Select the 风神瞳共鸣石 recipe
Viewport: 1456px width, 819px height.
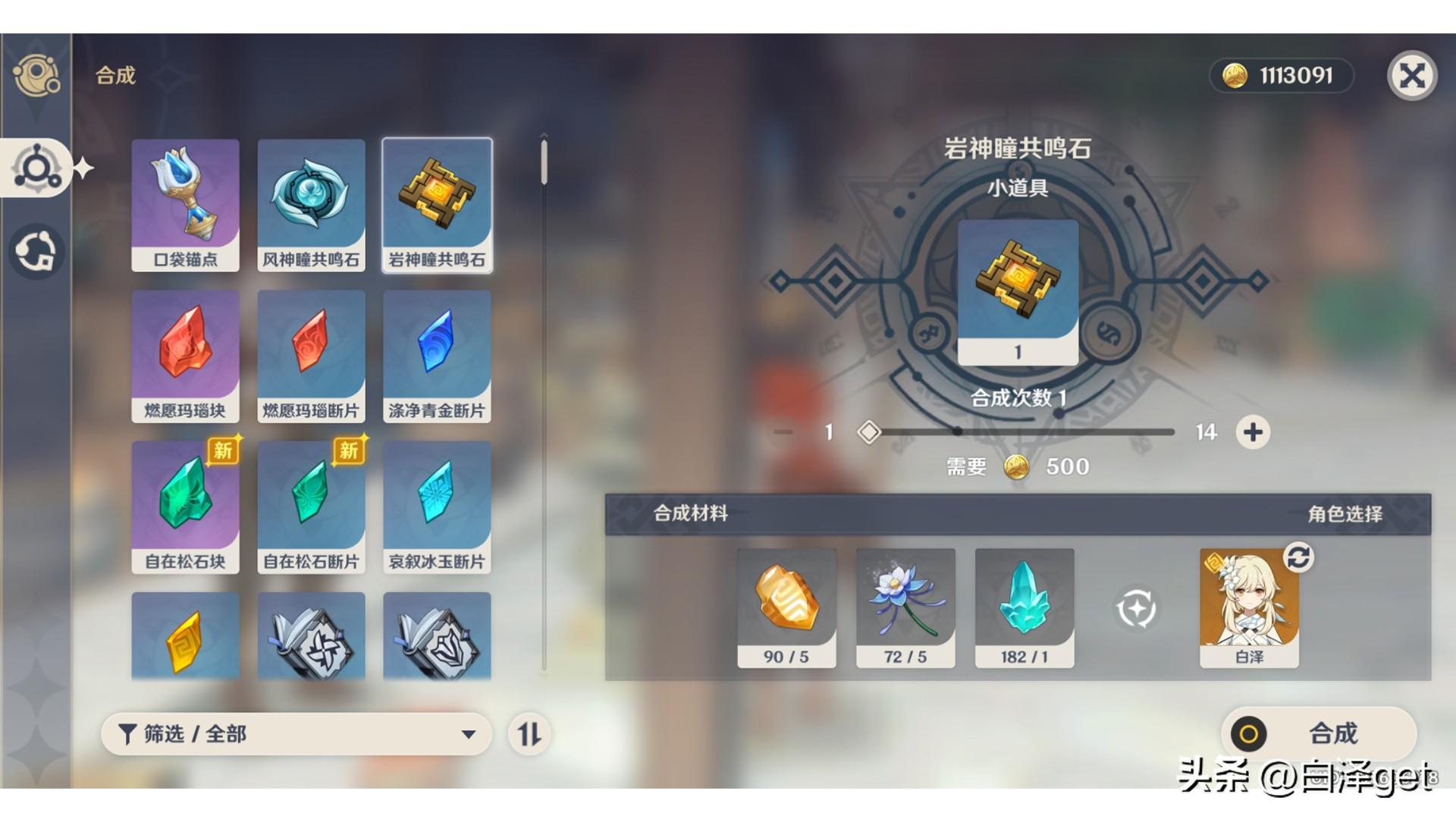(x=311, y=202)
